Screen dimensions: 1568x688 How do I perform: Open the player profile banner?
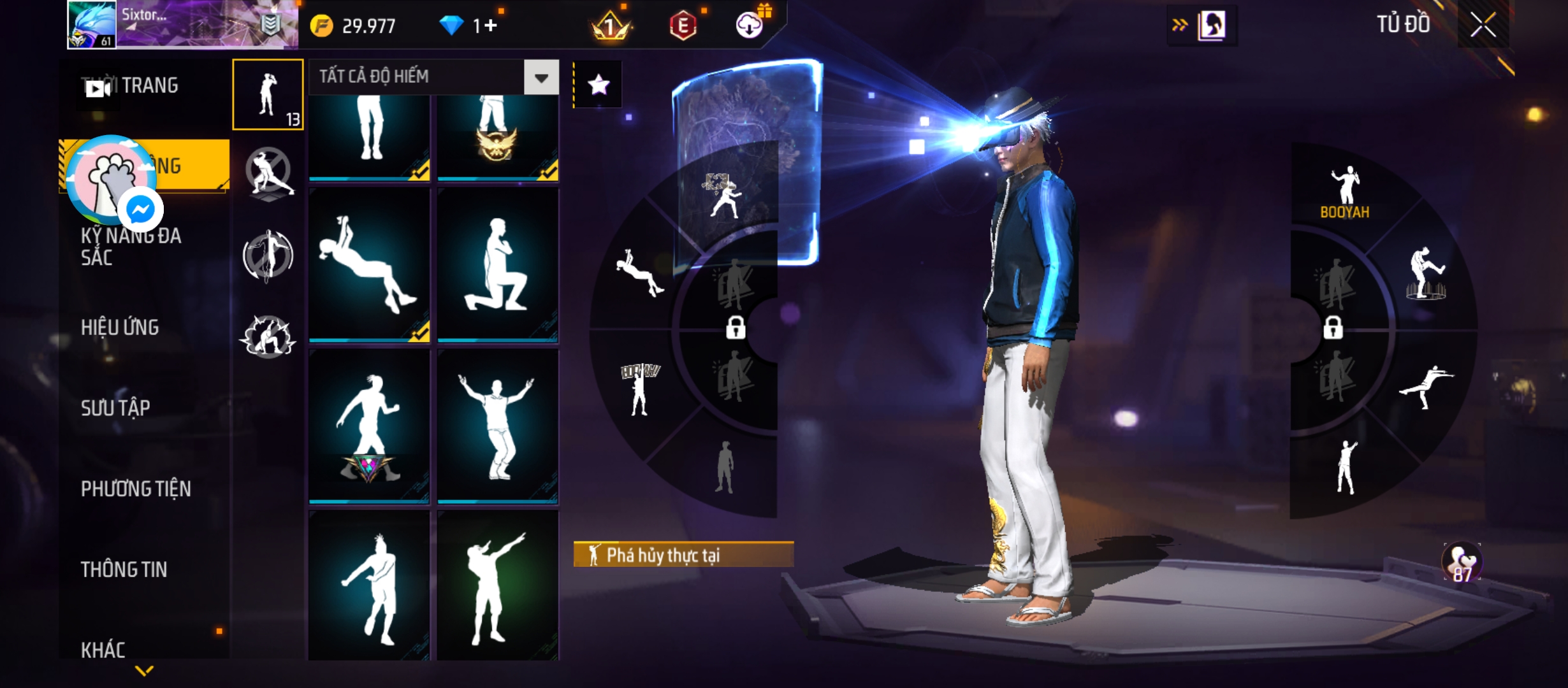[182, 25]
